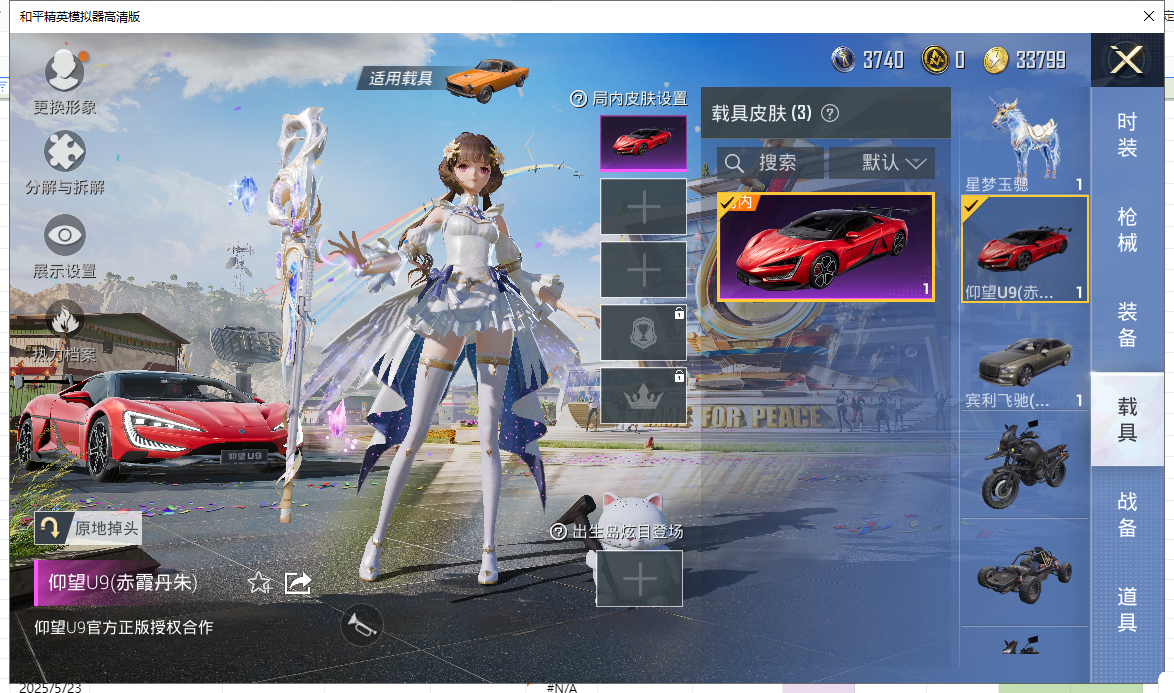This screenshot has height=693, width=1174.
Task: Close the emulator window
Action: (x=1150, y=16)
